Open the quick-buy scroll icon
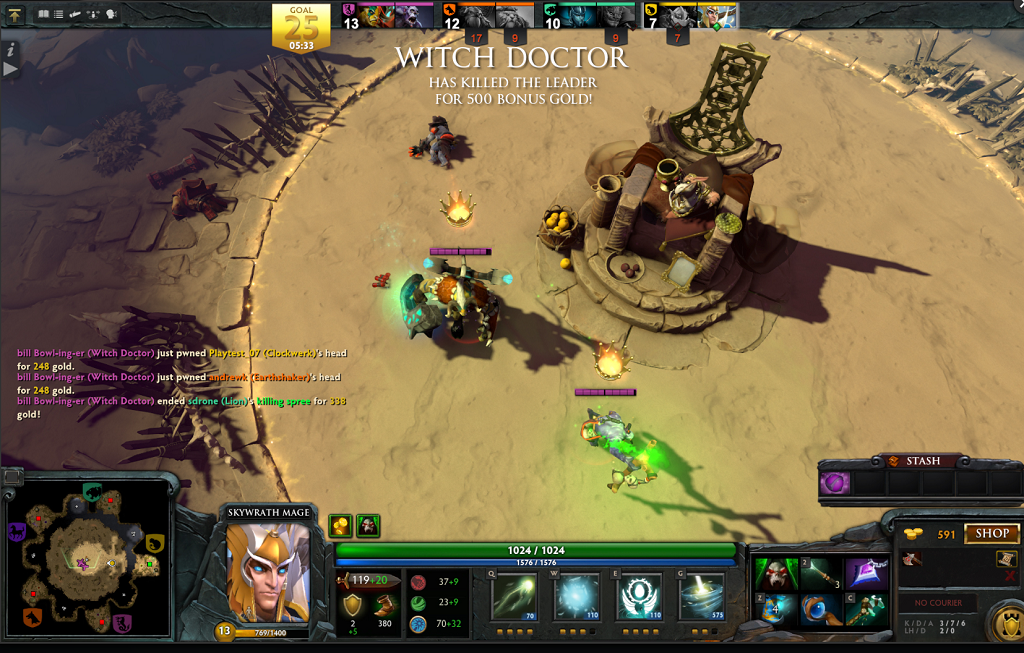This screenshot has height=653, width=1024. pos(1006,560)
